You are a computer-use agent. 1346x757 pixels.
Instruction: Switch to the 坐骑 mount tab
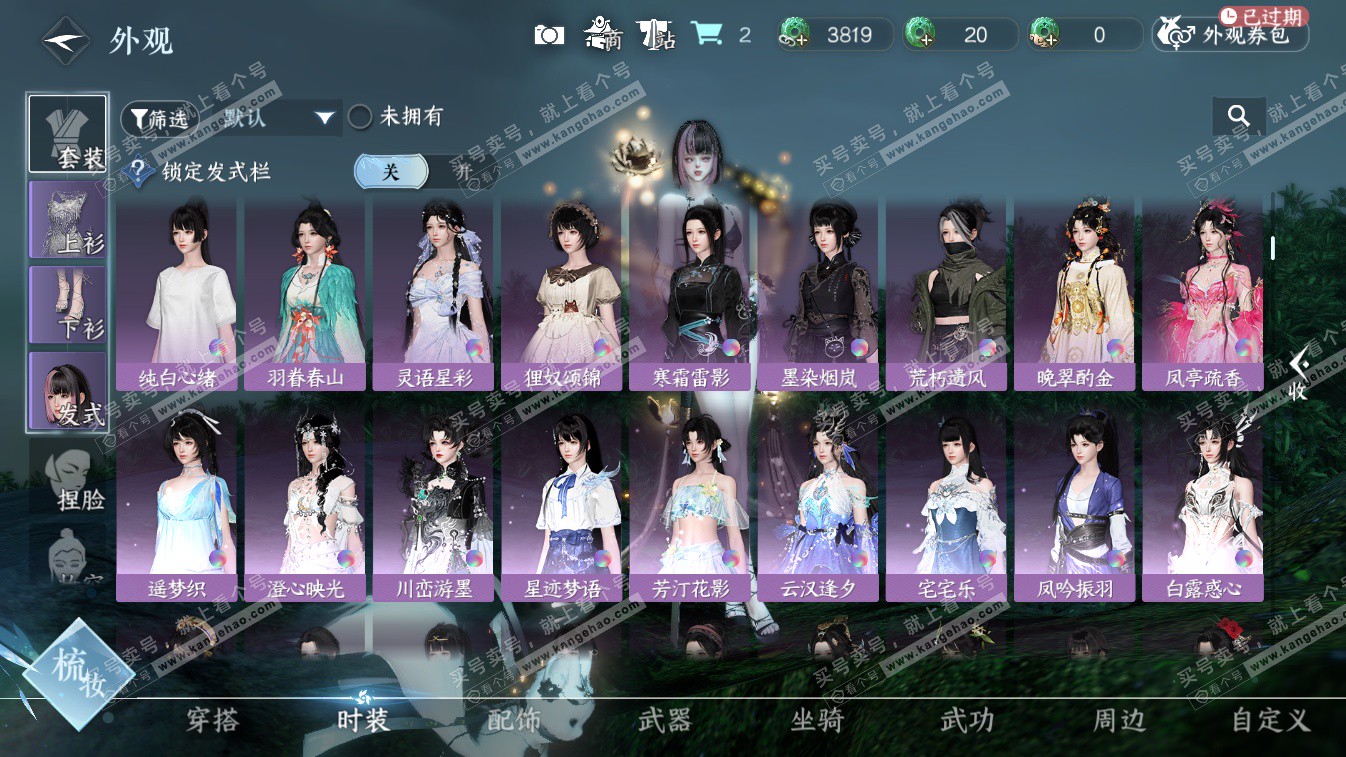pos(817,720)
